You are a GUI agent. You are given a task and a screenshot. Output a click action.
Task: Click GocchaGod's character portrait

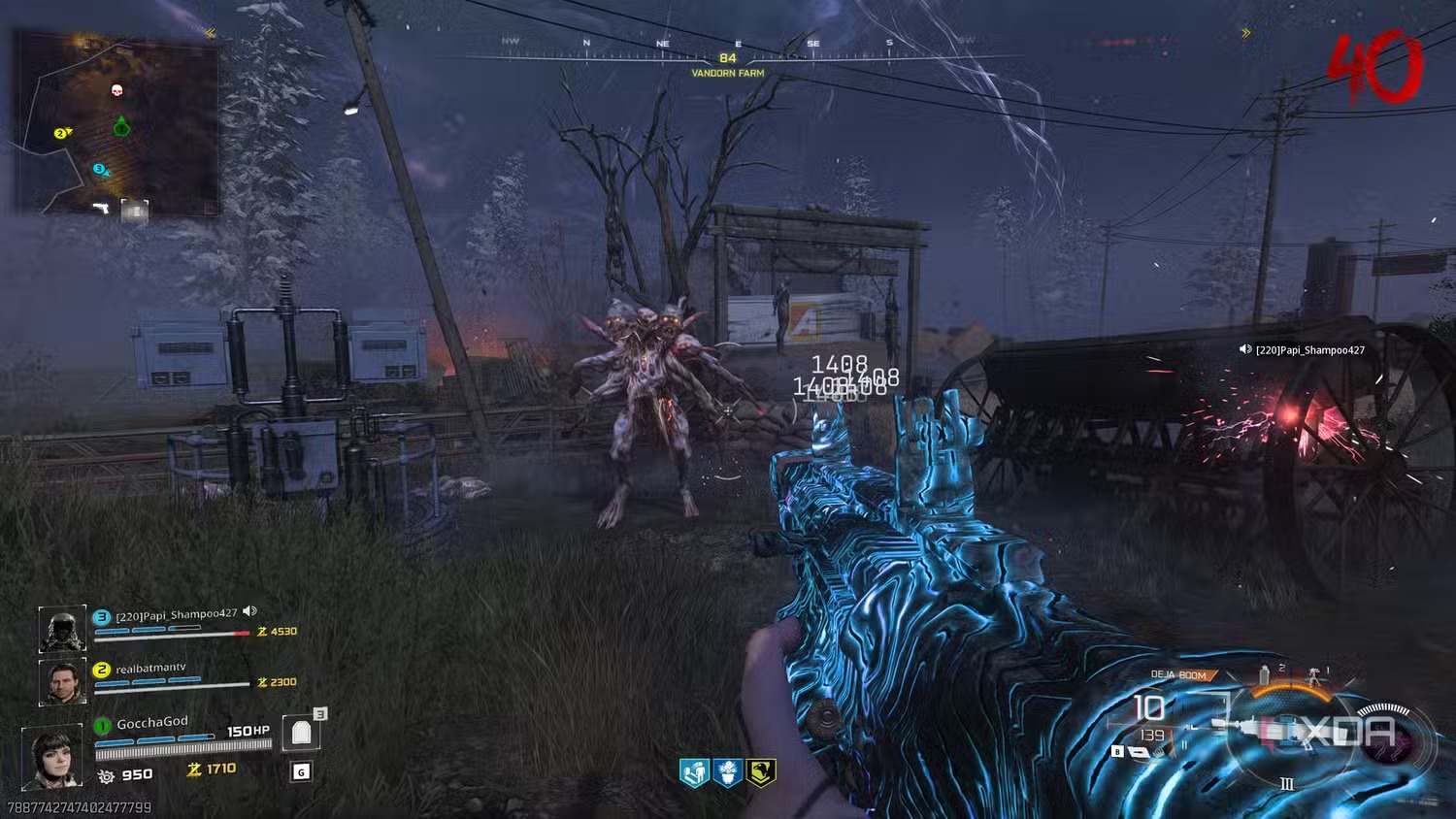click(51, 756)
